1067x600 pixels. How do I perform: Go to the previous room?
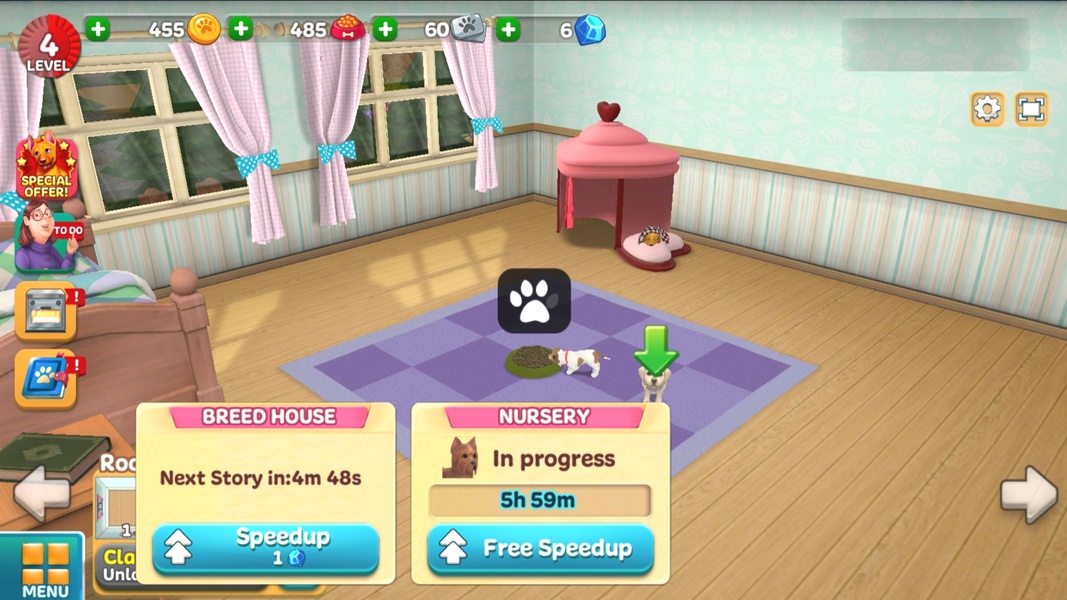[42, 492]
